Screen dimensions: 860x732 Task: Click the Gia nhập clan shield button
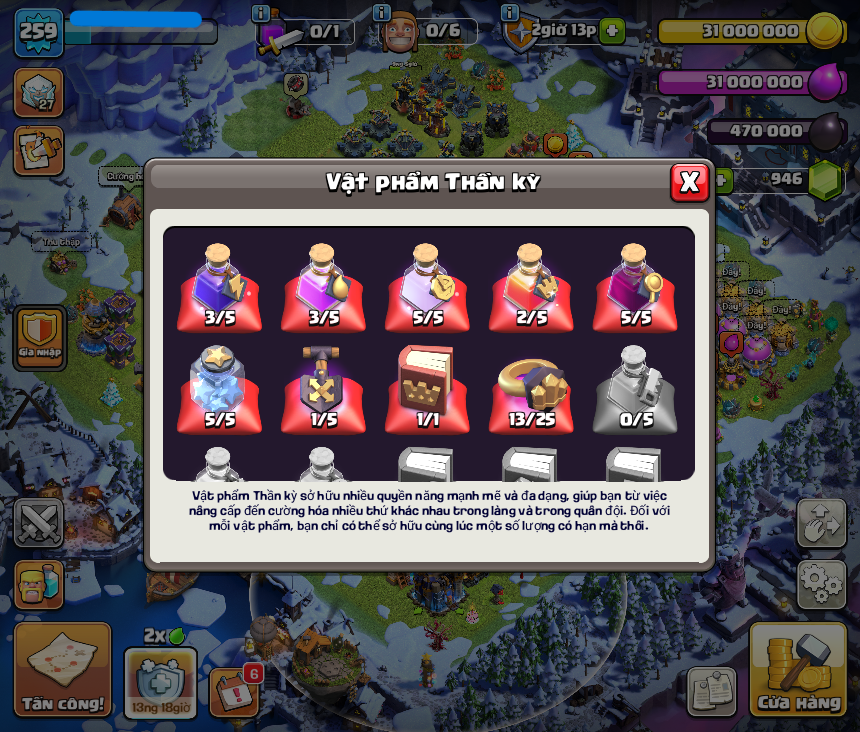click(x=40, y=338)
